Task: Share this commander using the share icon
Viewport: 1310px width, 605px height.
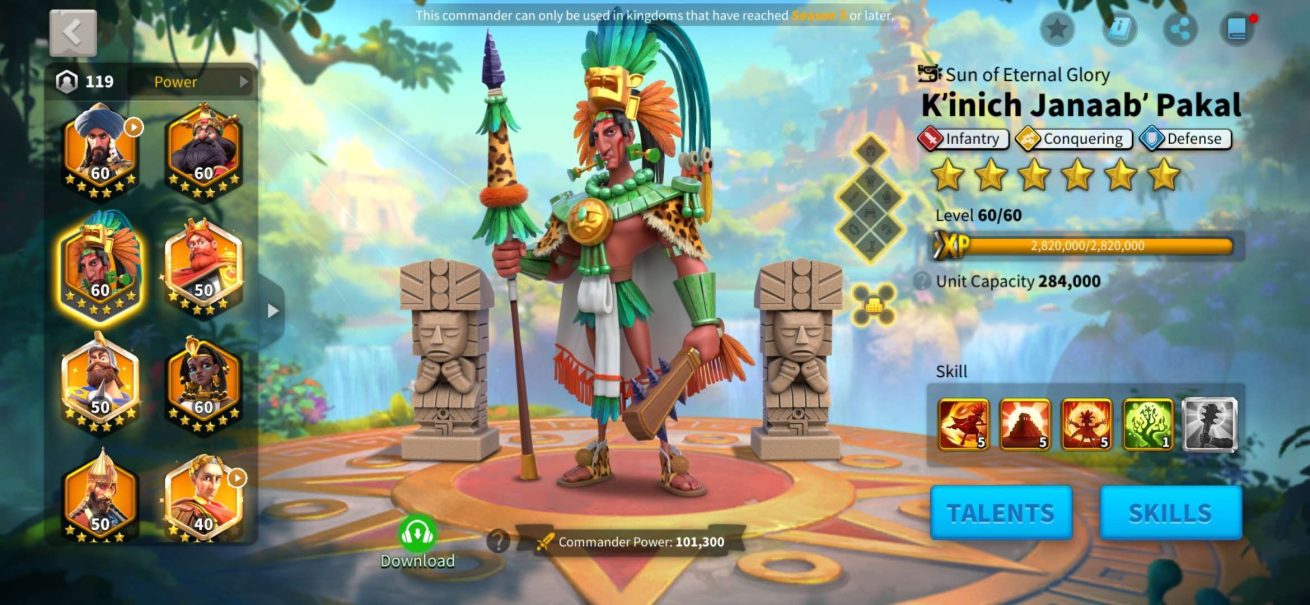Action: [x=1181, y=28]
